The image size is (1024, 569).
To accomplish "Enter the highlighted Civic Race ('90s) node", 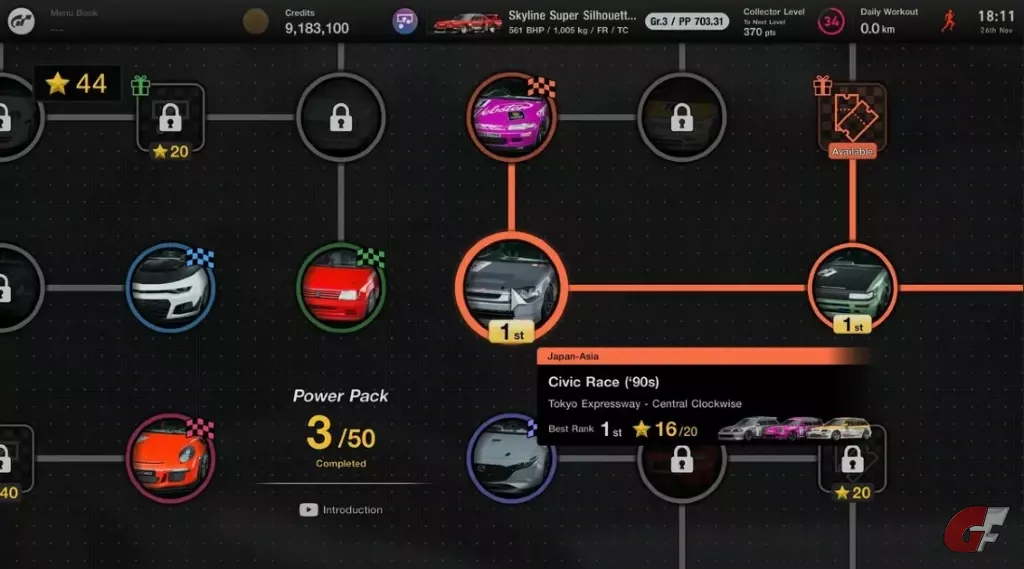I will click(511, 288).
